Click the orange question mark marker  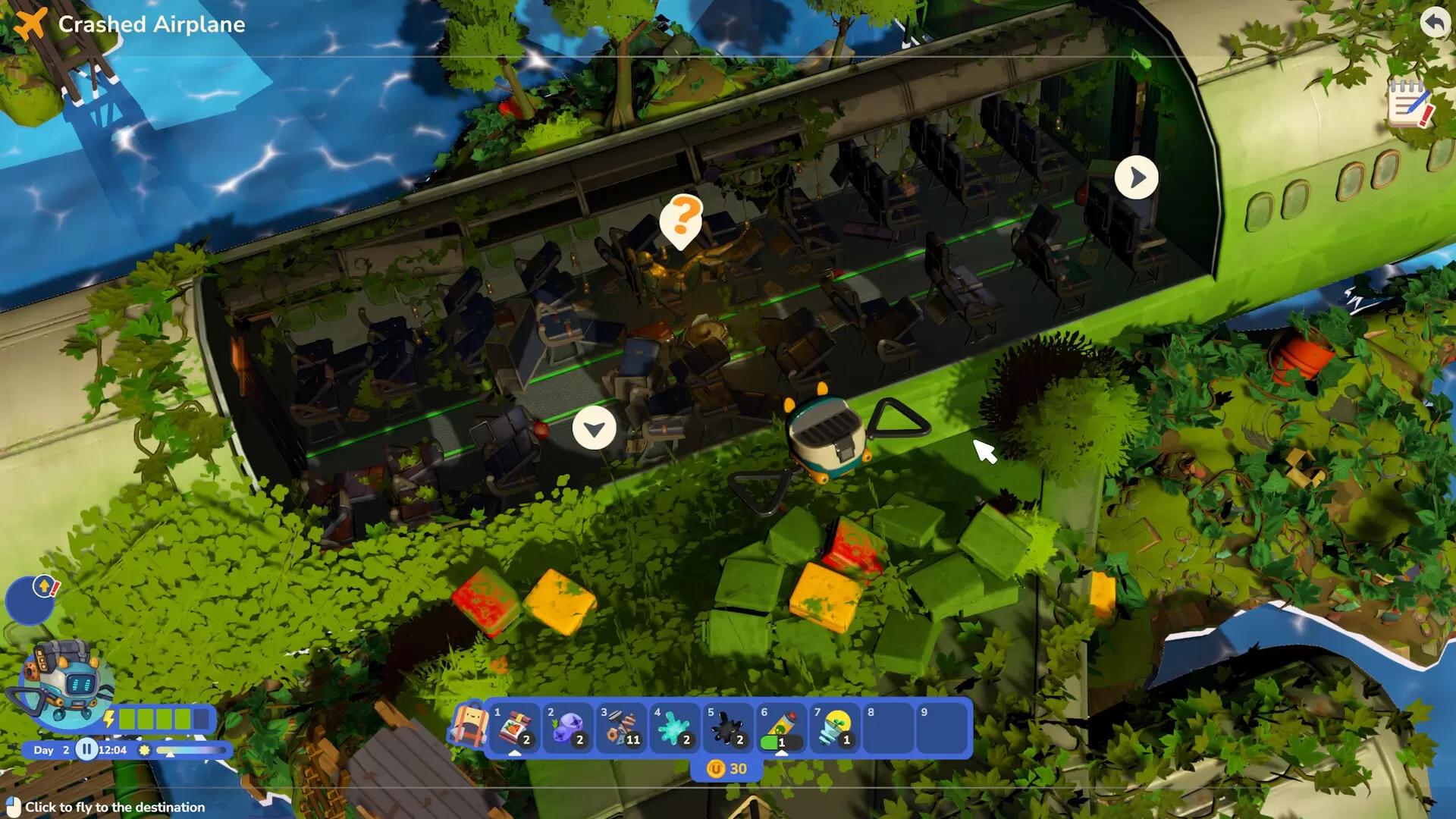(681, 219)
